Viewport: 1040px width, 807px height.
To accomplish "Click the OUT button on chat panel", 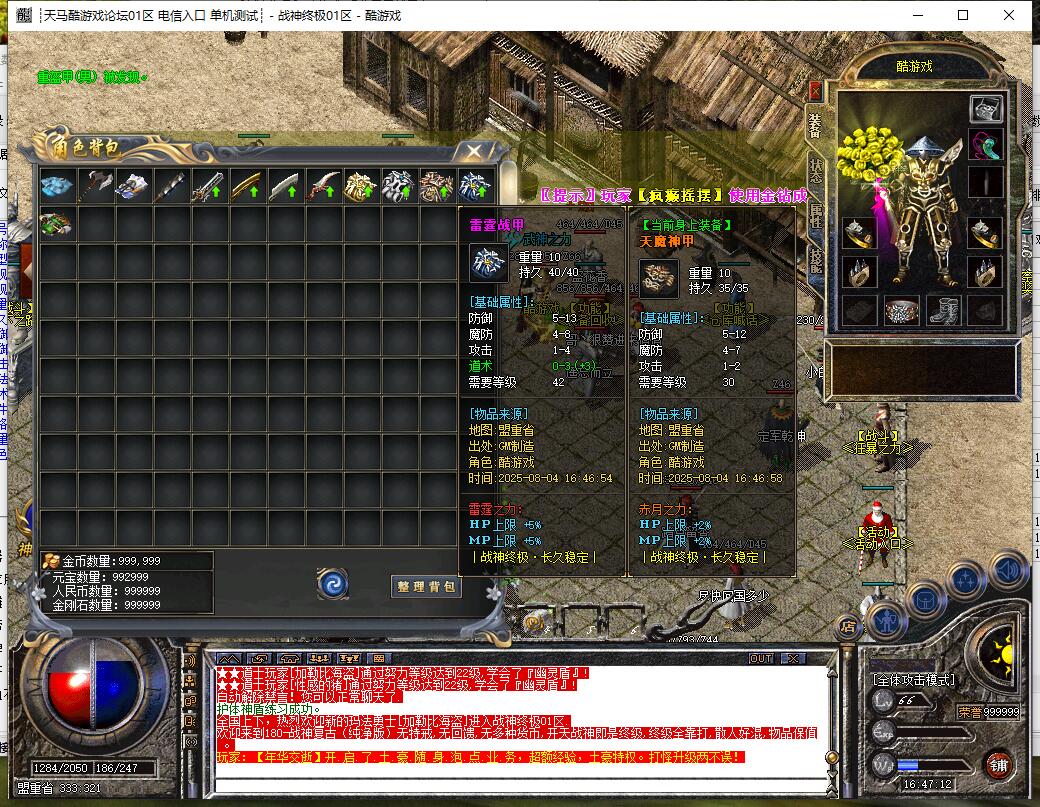I will pos(762,658).
